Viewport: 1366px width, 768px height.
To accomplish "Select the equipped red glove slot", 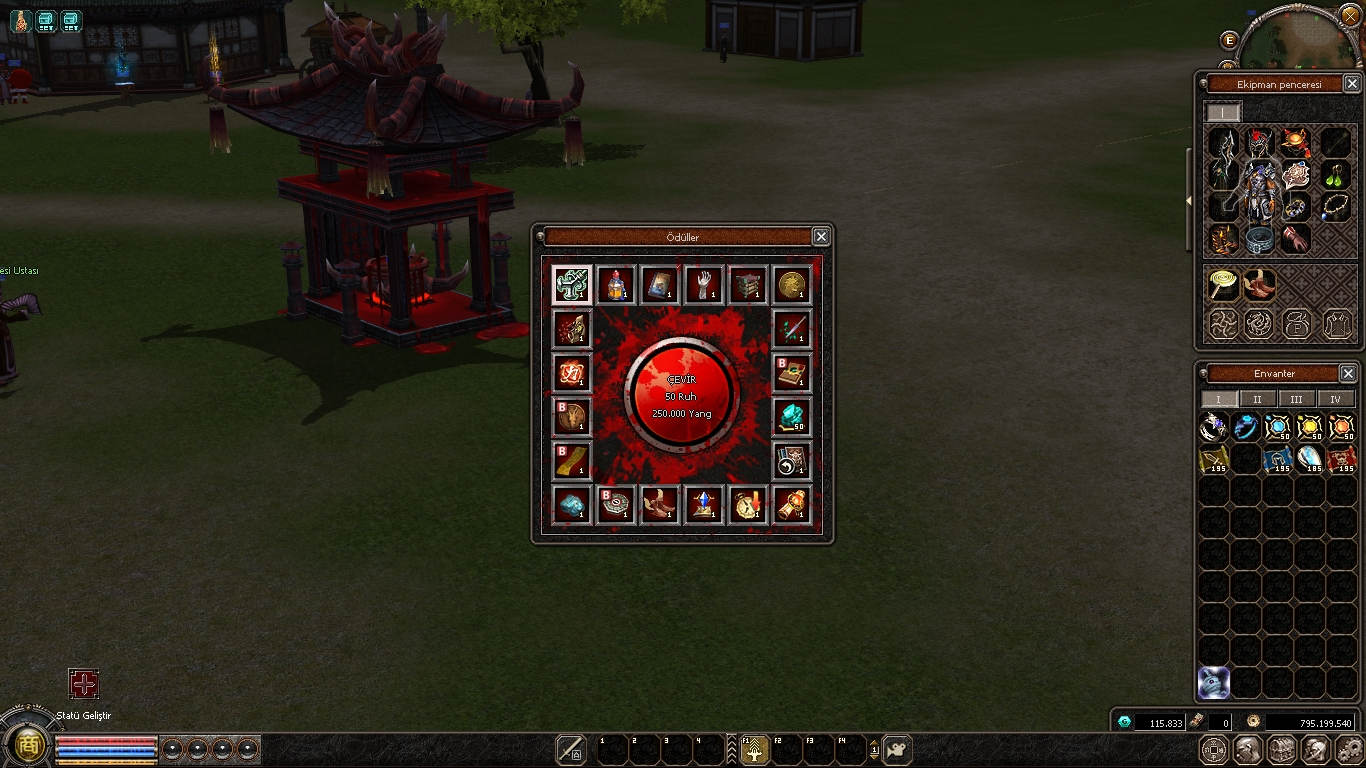I will tap(1296, 240).
